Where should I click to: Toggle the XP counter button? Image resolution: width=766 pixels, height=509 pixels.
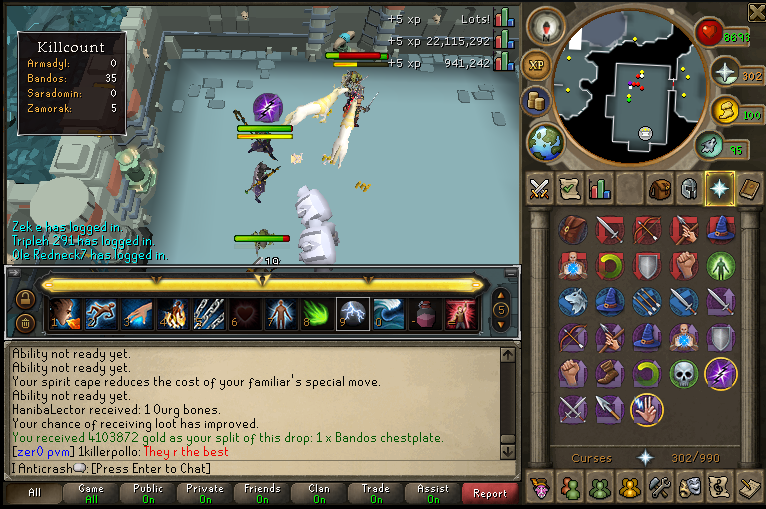tap(535, 64)
